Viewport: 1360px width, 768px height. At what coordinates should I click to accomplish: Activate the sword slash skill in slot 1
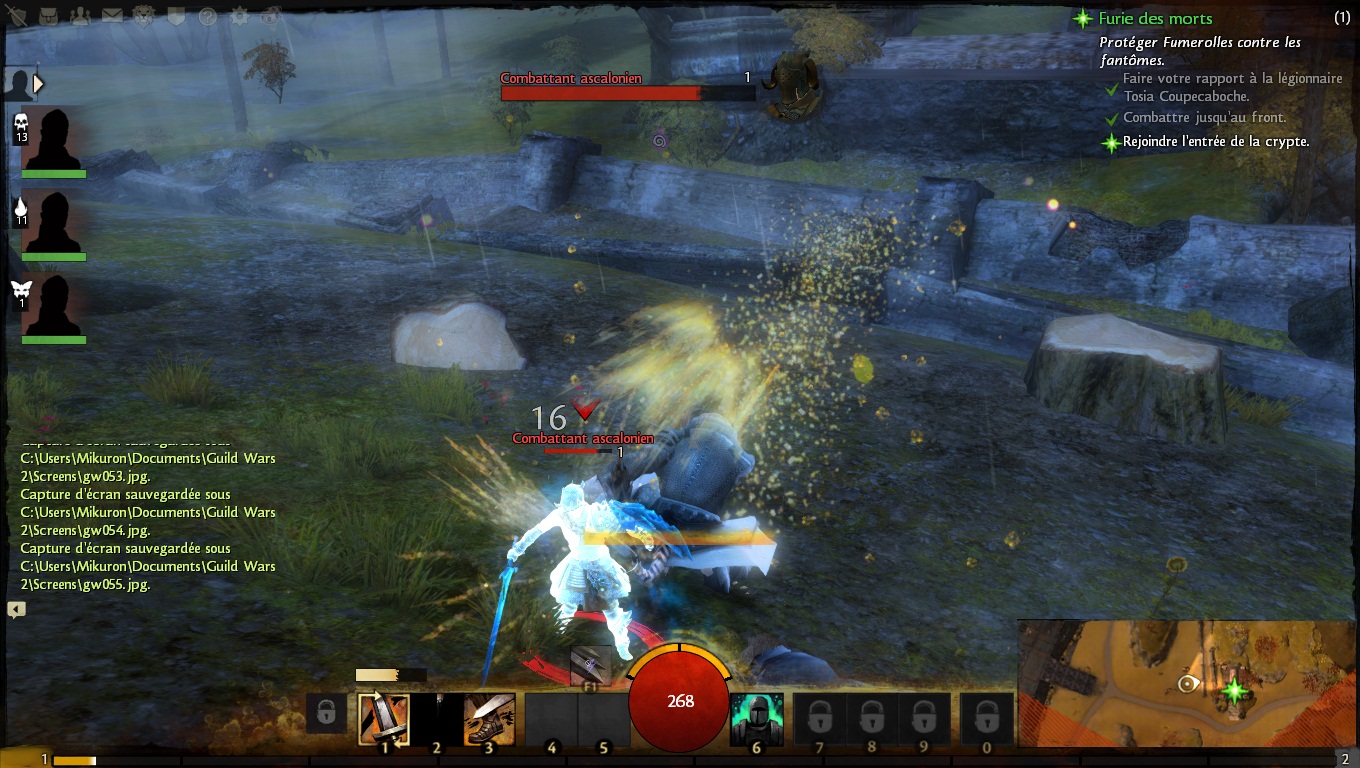pyautogui.click(x=384, y=719)
